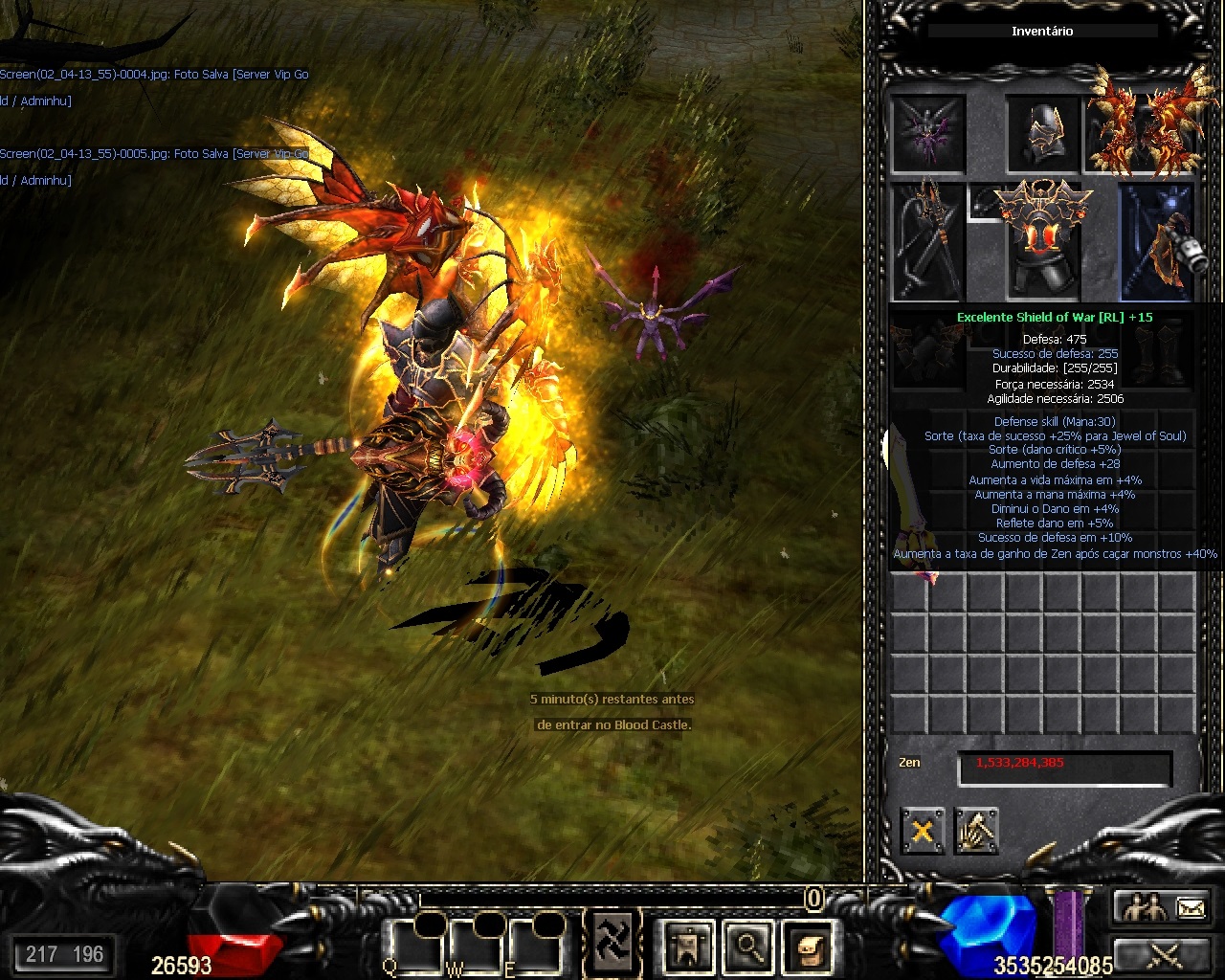Click the repair hammer button
The width and height of the screenshot is (1225, 980).
(x=976, y=831)
